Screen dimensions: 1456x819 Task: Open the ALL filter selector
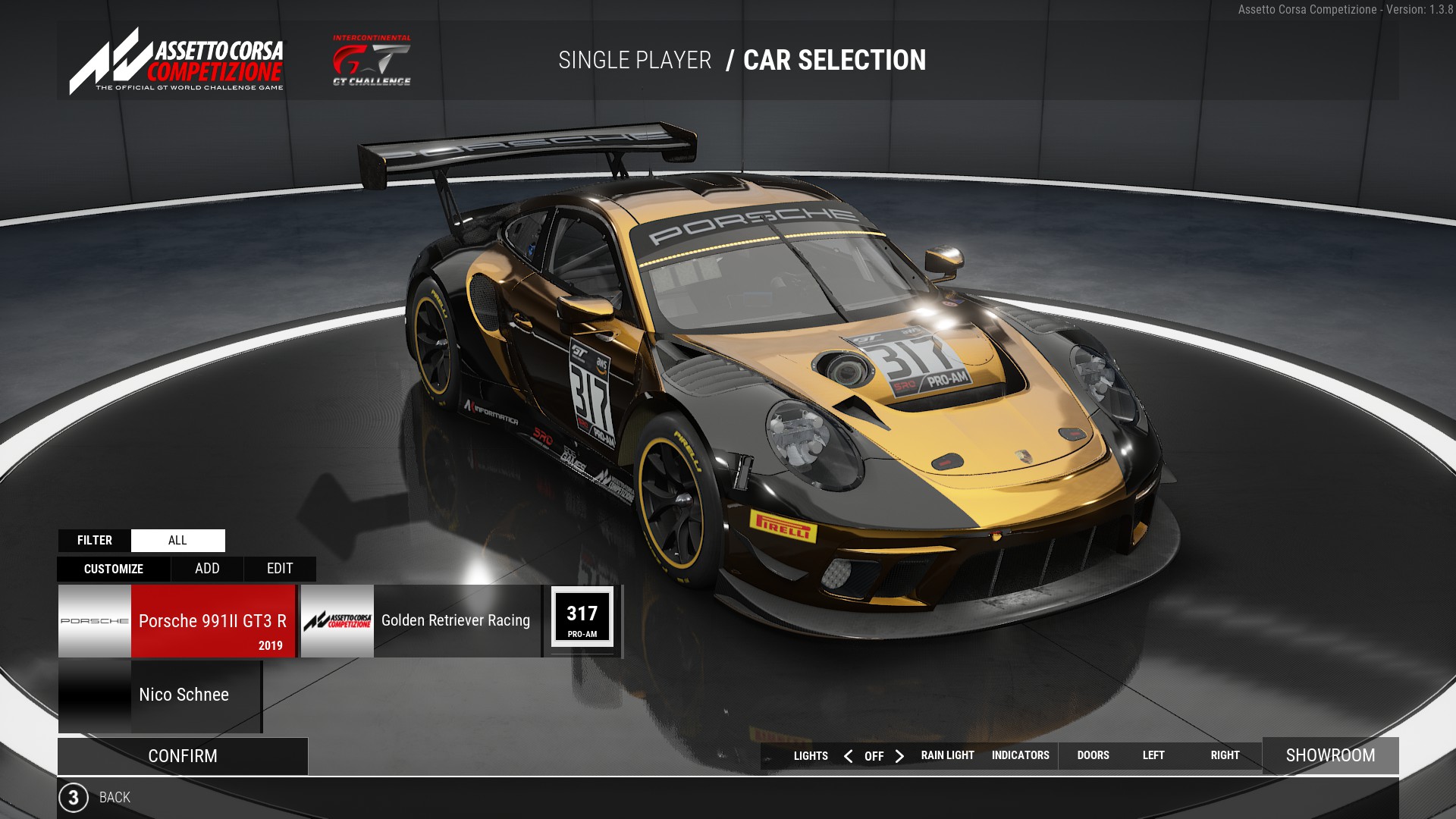(x=177, y=540)
